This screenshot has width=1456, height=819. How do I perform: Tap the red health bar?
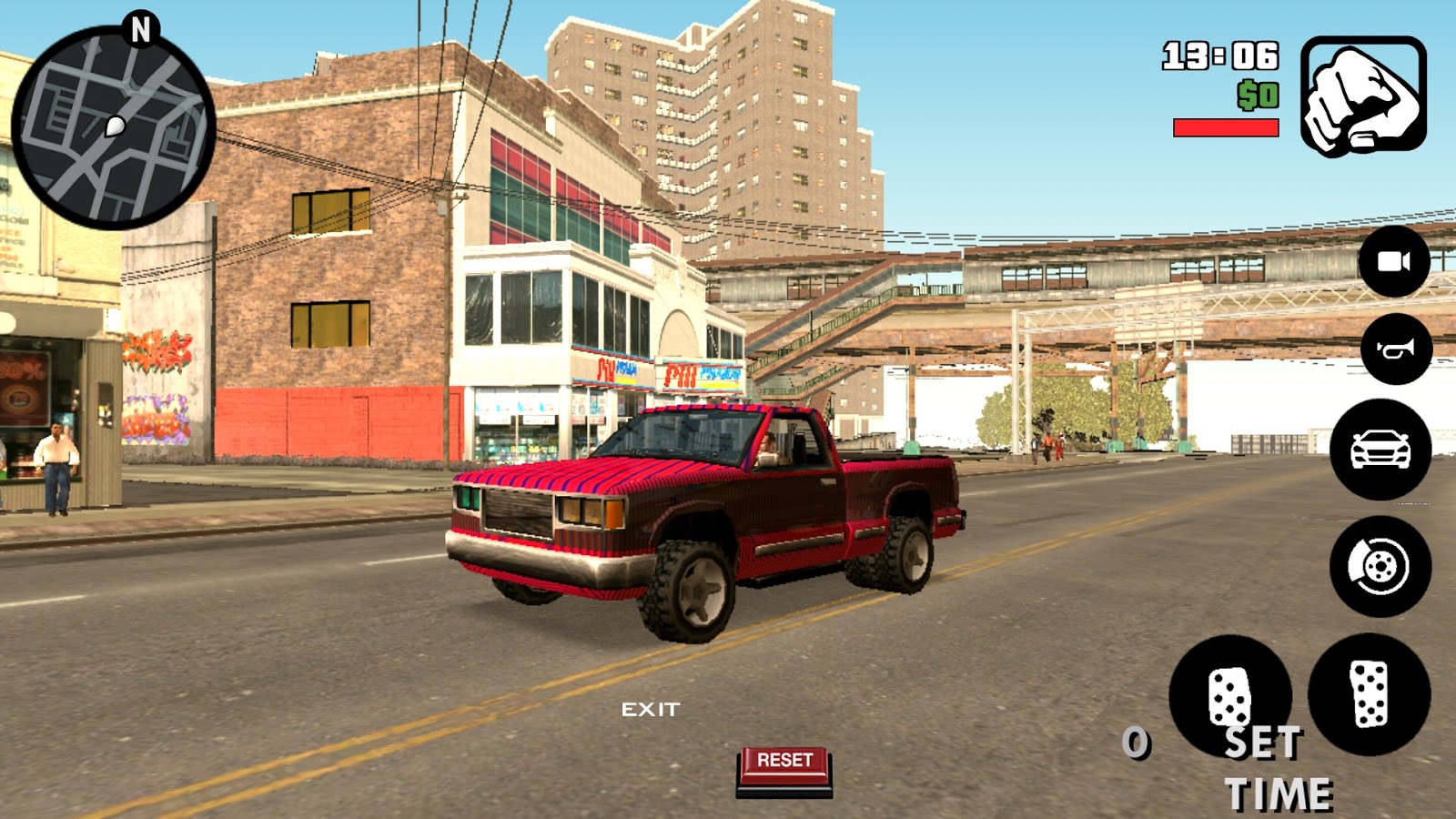[1227, 127]
